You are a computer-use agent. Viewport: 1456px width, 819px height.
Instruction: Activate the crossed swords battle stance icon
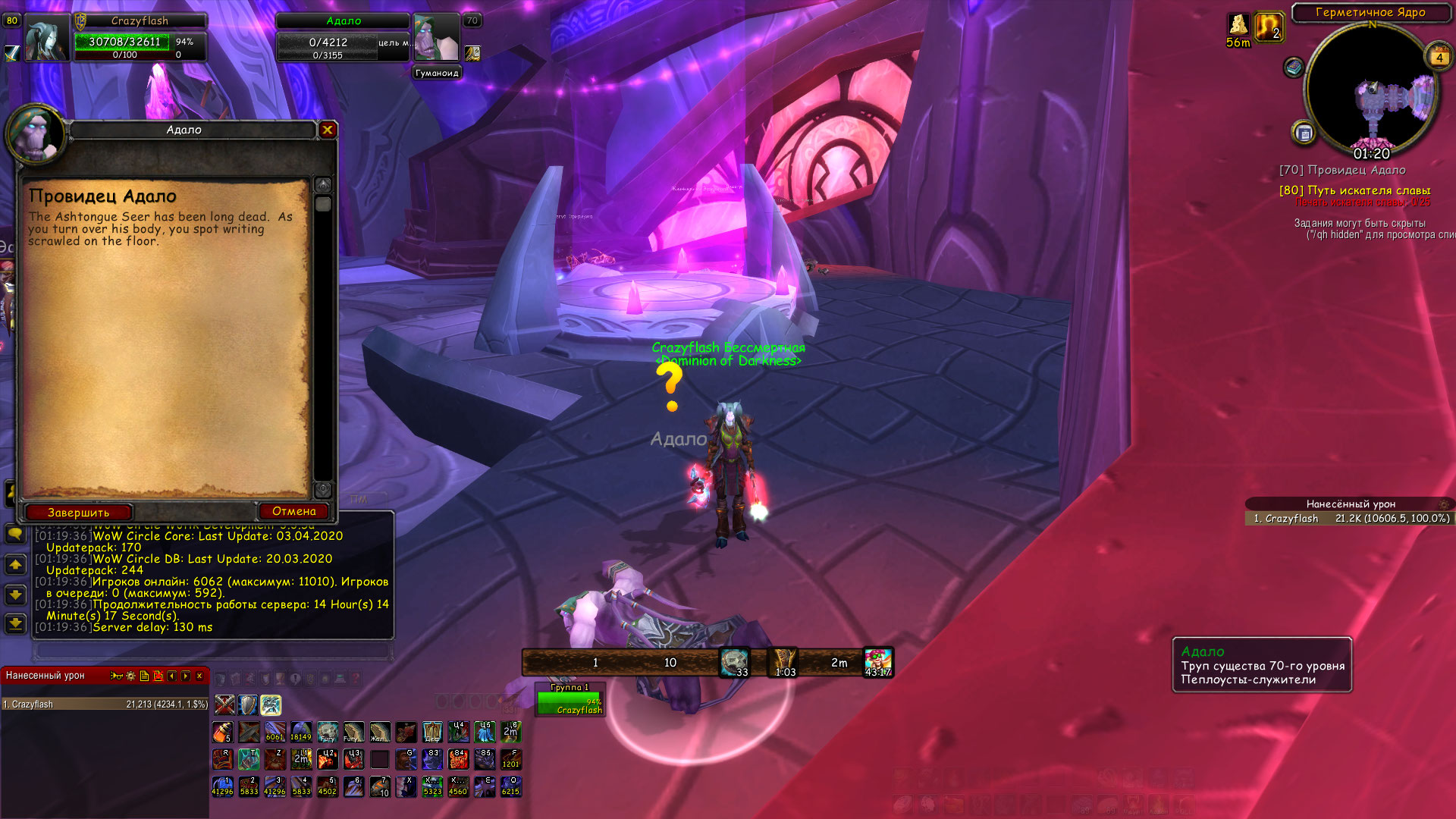(224, 705)
